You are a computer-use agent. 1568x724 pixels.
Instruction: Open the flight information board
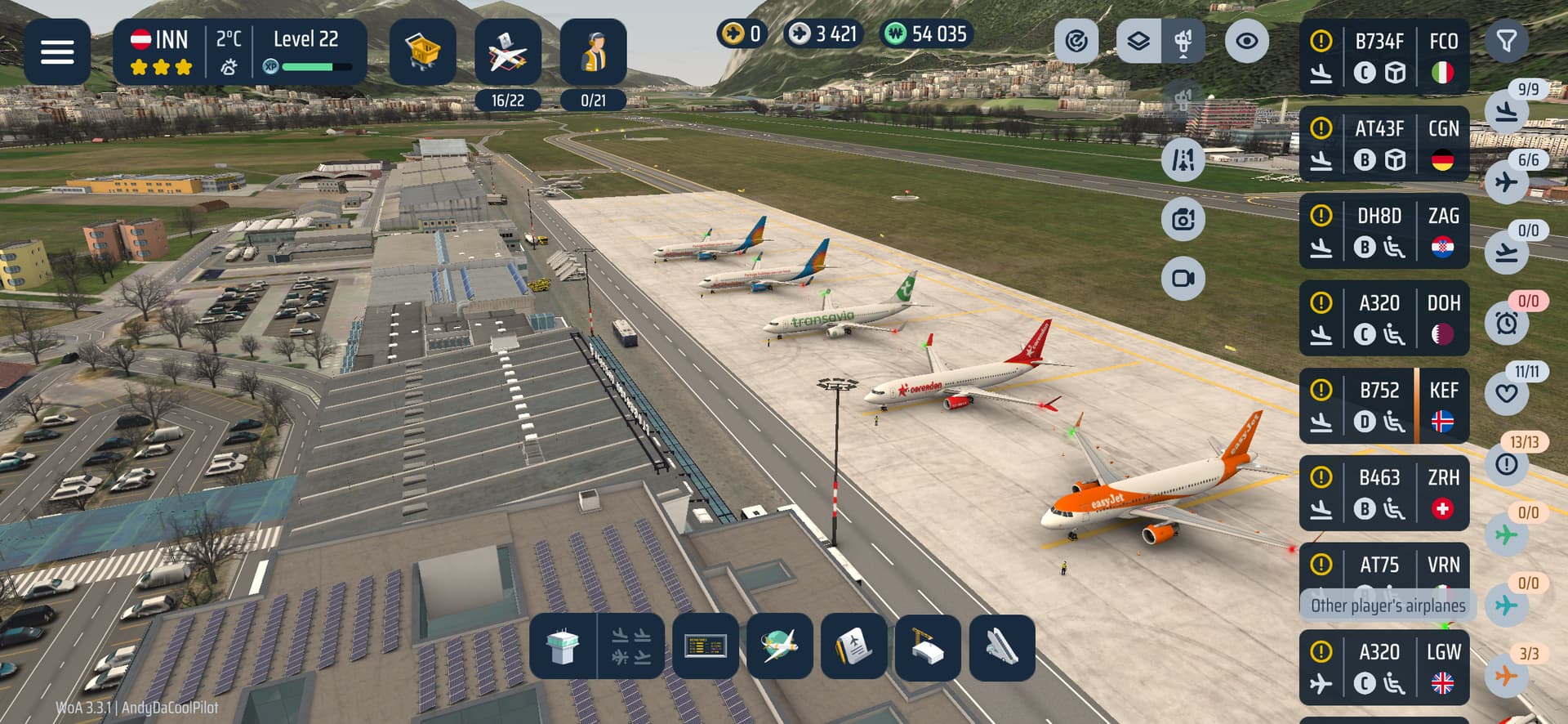706,647
